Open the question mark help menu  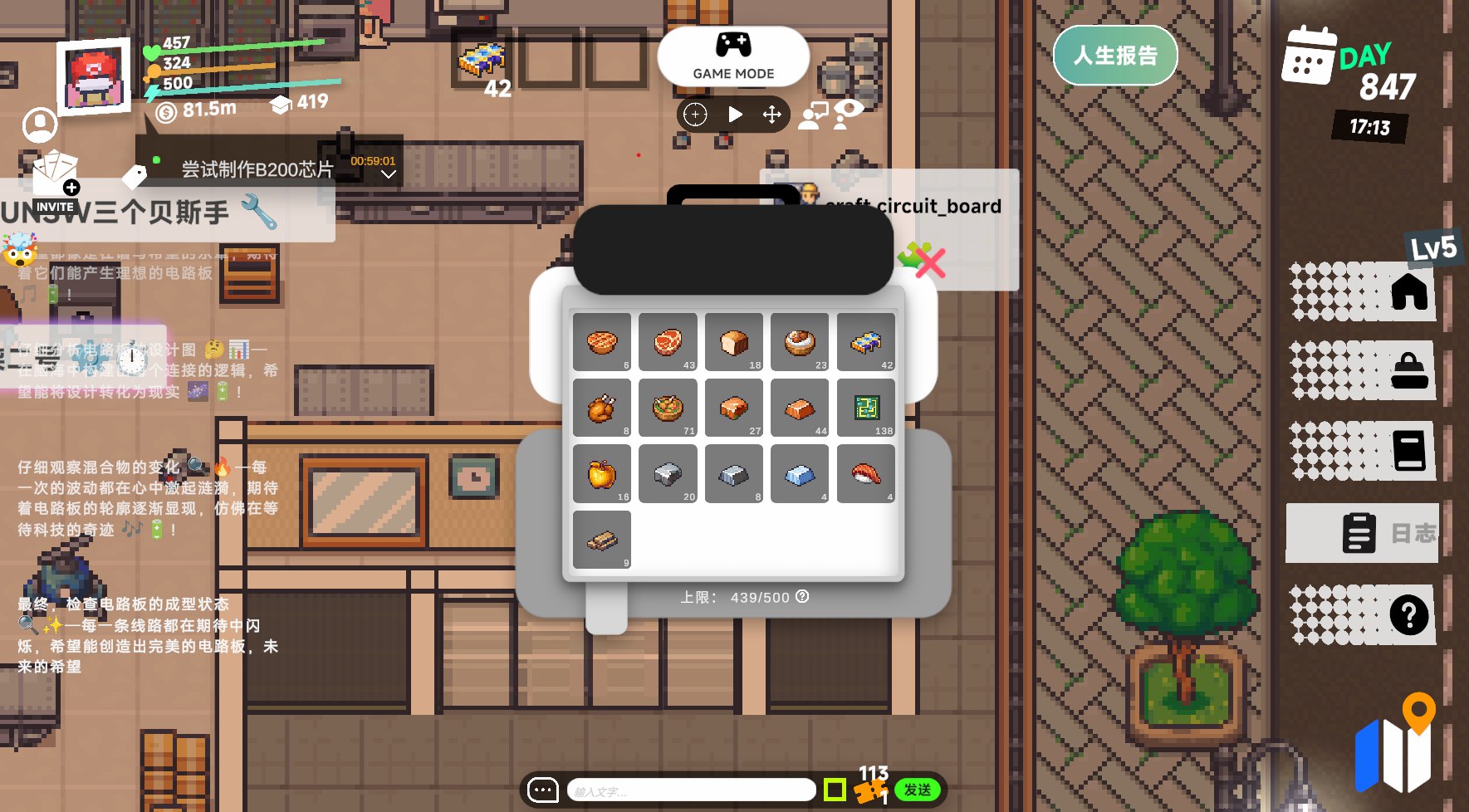[1408, 615]
